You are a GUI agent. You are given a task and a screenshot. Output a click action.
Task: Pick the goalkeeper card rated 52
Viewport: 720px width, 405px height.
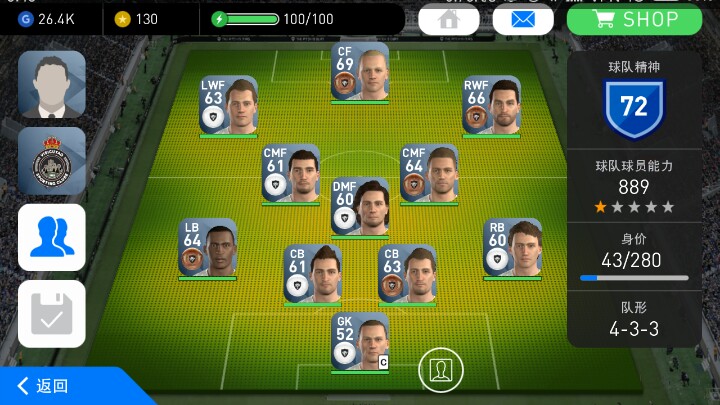pos(360,342)
